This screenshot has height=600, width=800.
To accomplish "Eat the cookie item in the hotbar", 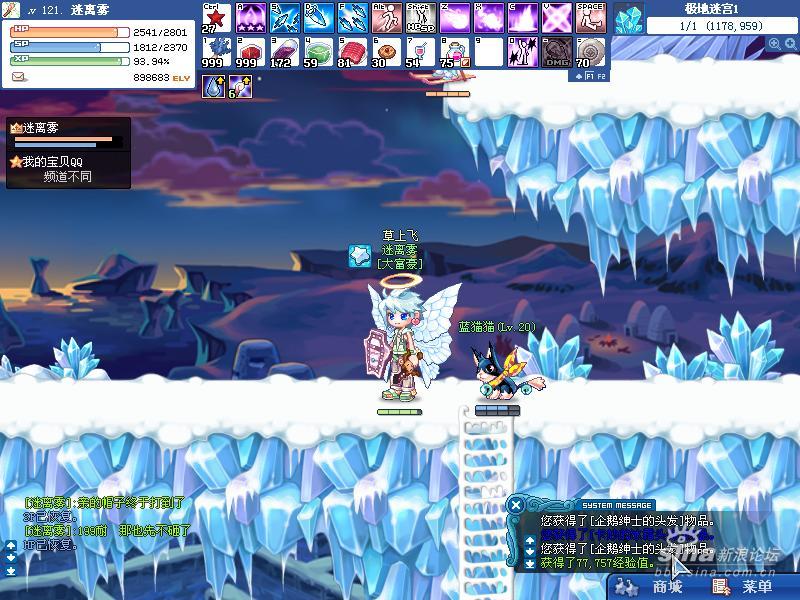I will (x=385, y=51).
